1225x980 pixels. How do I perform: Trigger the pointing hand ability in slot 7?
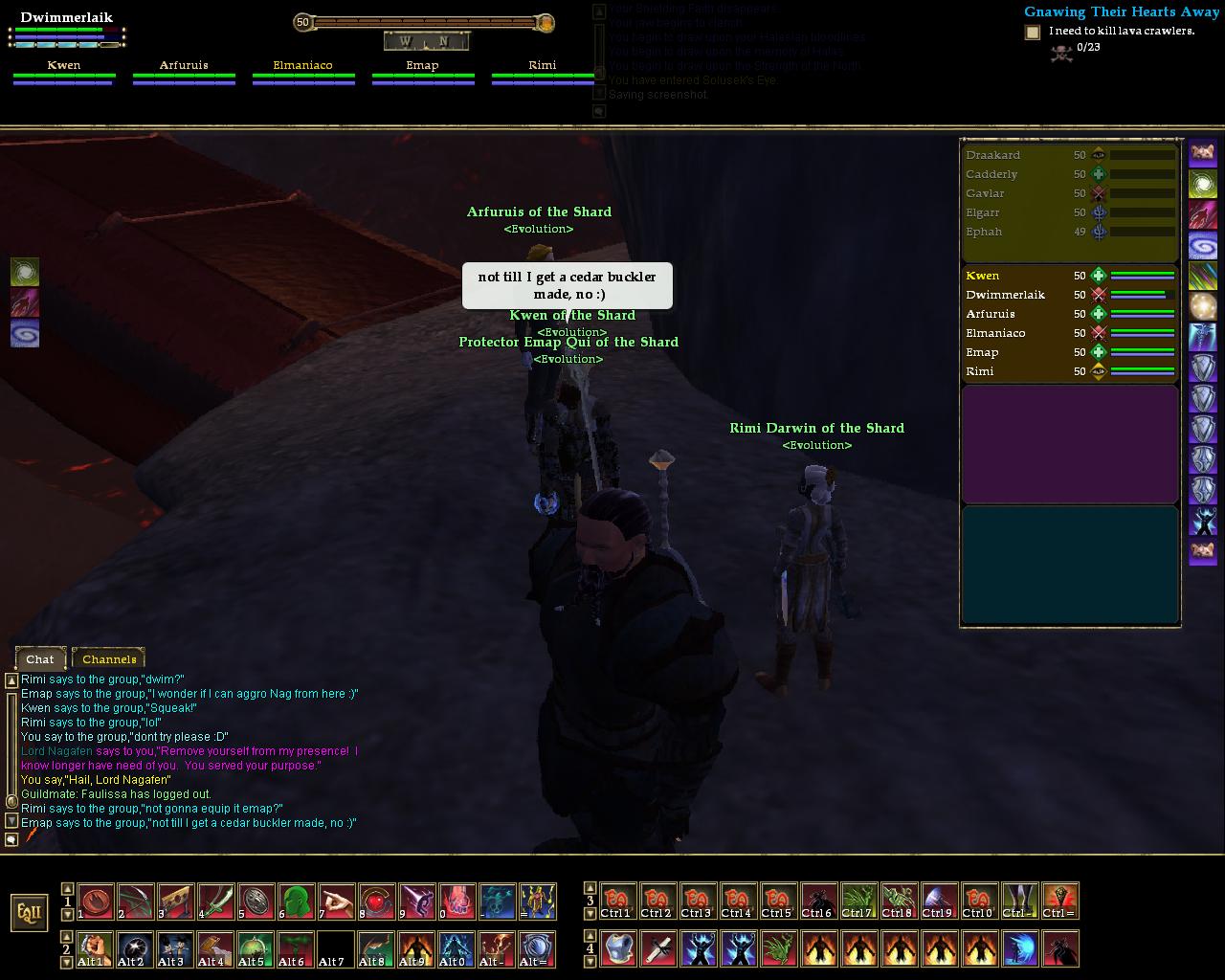tap(336, 901)
